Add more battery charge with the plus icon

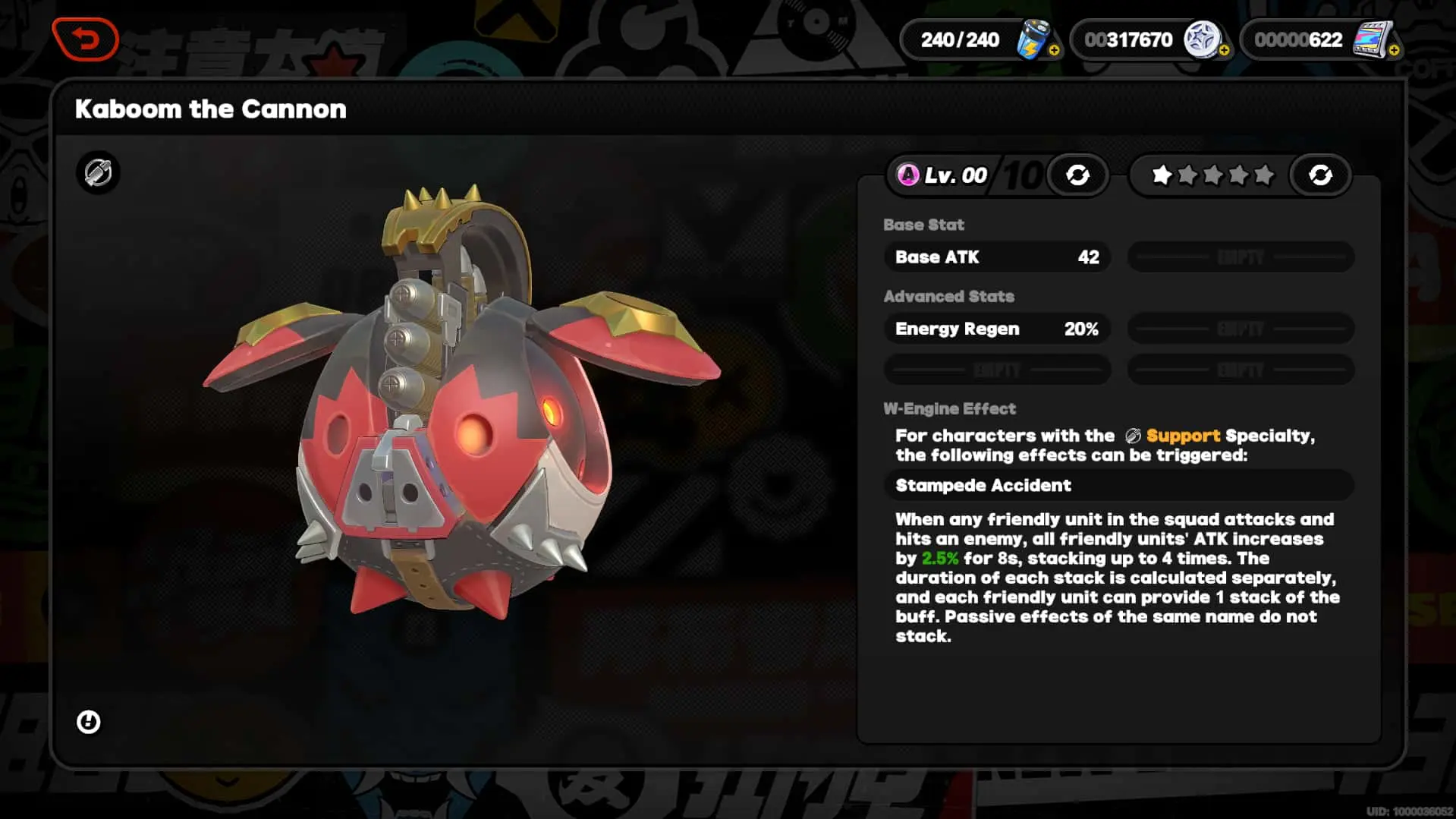pyautogui.click(x=1054, y=50)
